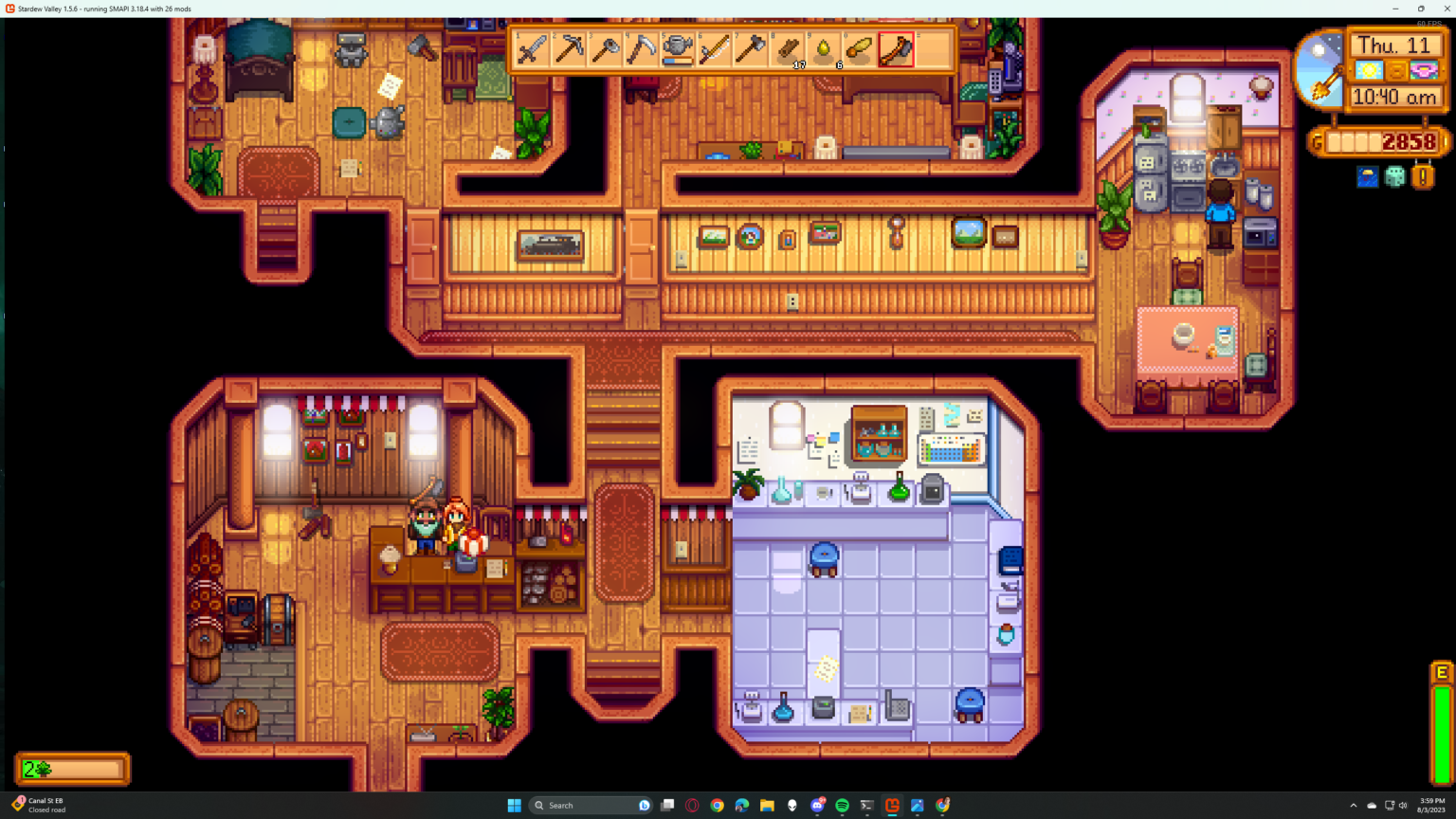The height and width of the screenshot is (819, 1456).
Task: Click the Windows Start button
Action: coord(513,805)
